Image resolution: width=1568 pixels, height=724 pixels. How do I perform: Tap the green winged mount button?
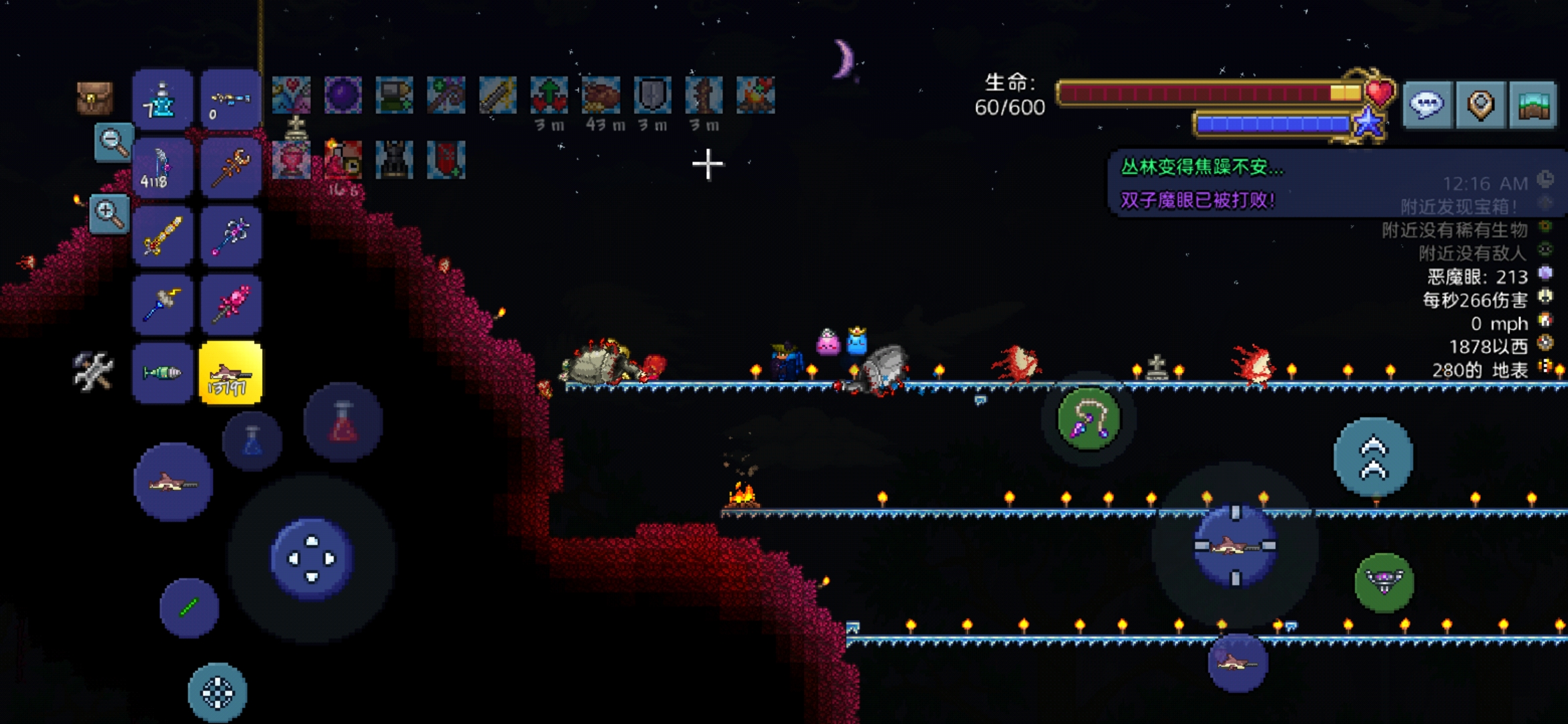click(x=1384, y=582)
